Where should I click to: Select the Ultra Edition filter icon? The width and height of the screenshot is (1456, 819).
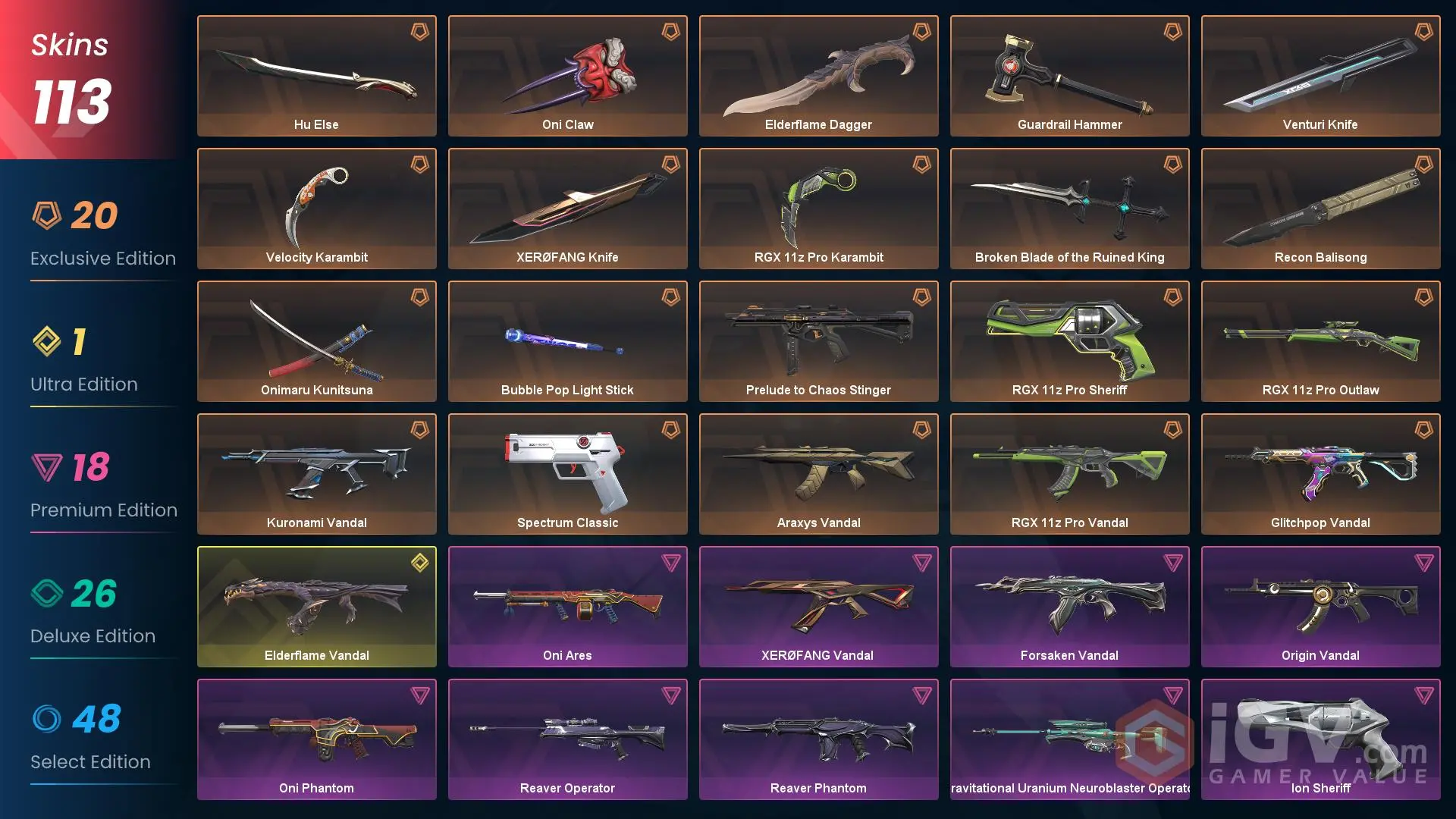click(48, 340)
